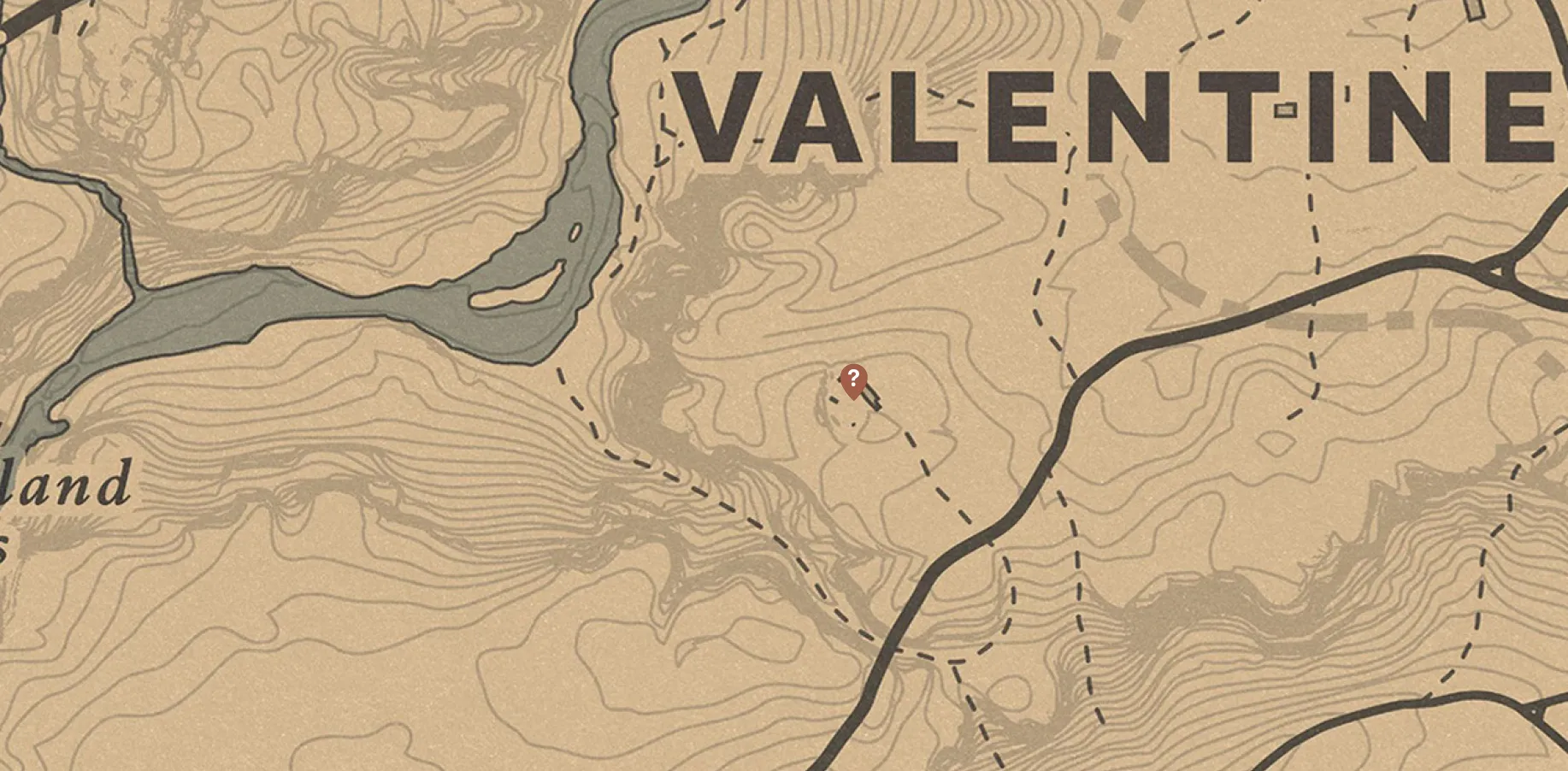This screenshot has height=771, width=1568.
Task: Click the building marker left of the letter T
Action: click(1284, 109)
